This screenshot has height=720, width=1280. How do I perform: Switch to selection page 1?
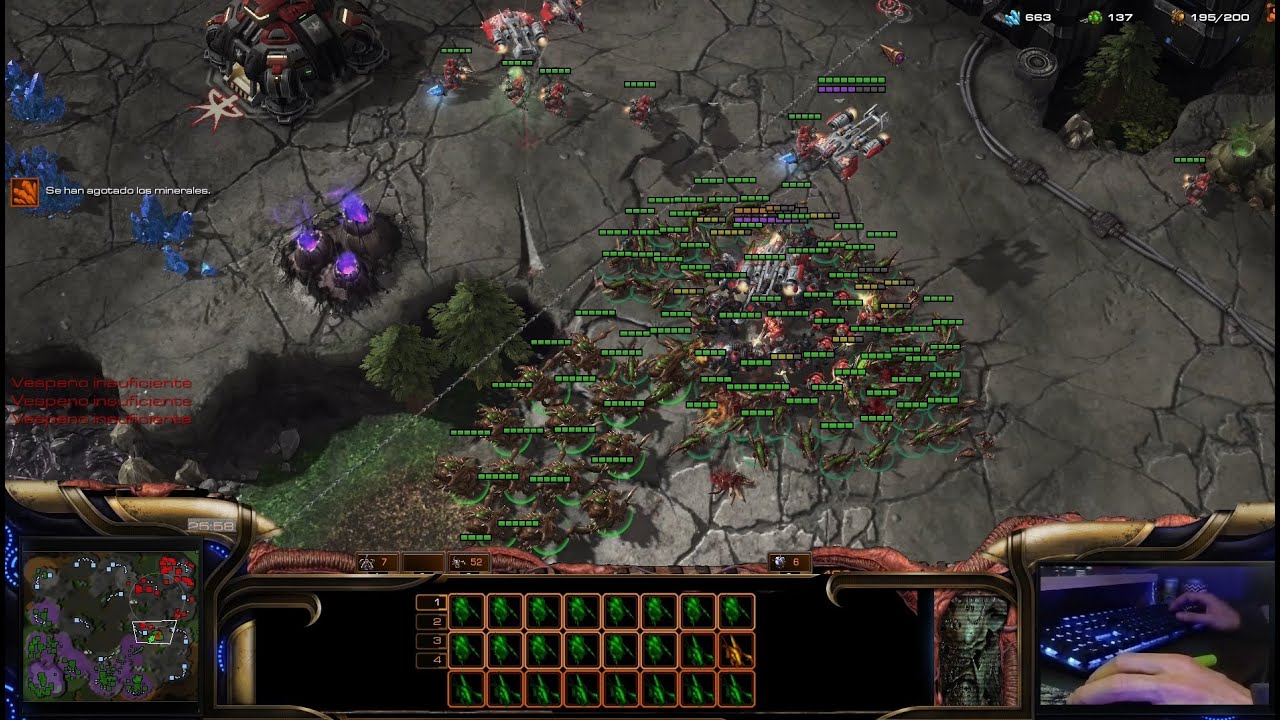pyautogui.click(x=431, y=603)
